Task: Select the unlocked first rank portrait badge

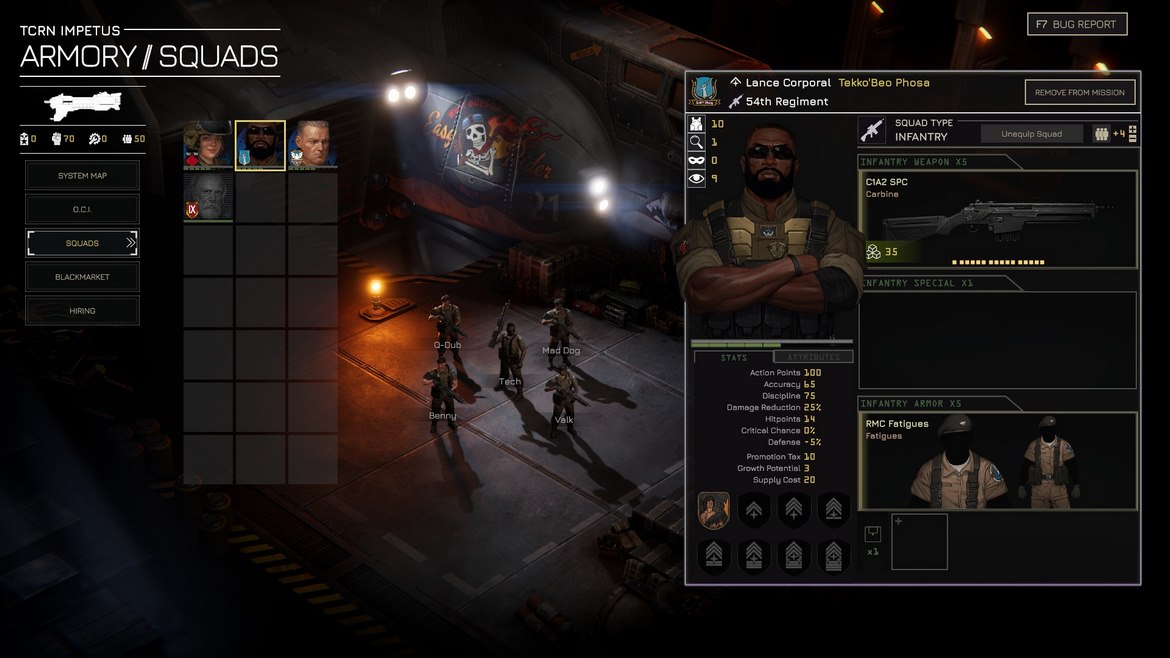Action: click(x=713, y=510)
